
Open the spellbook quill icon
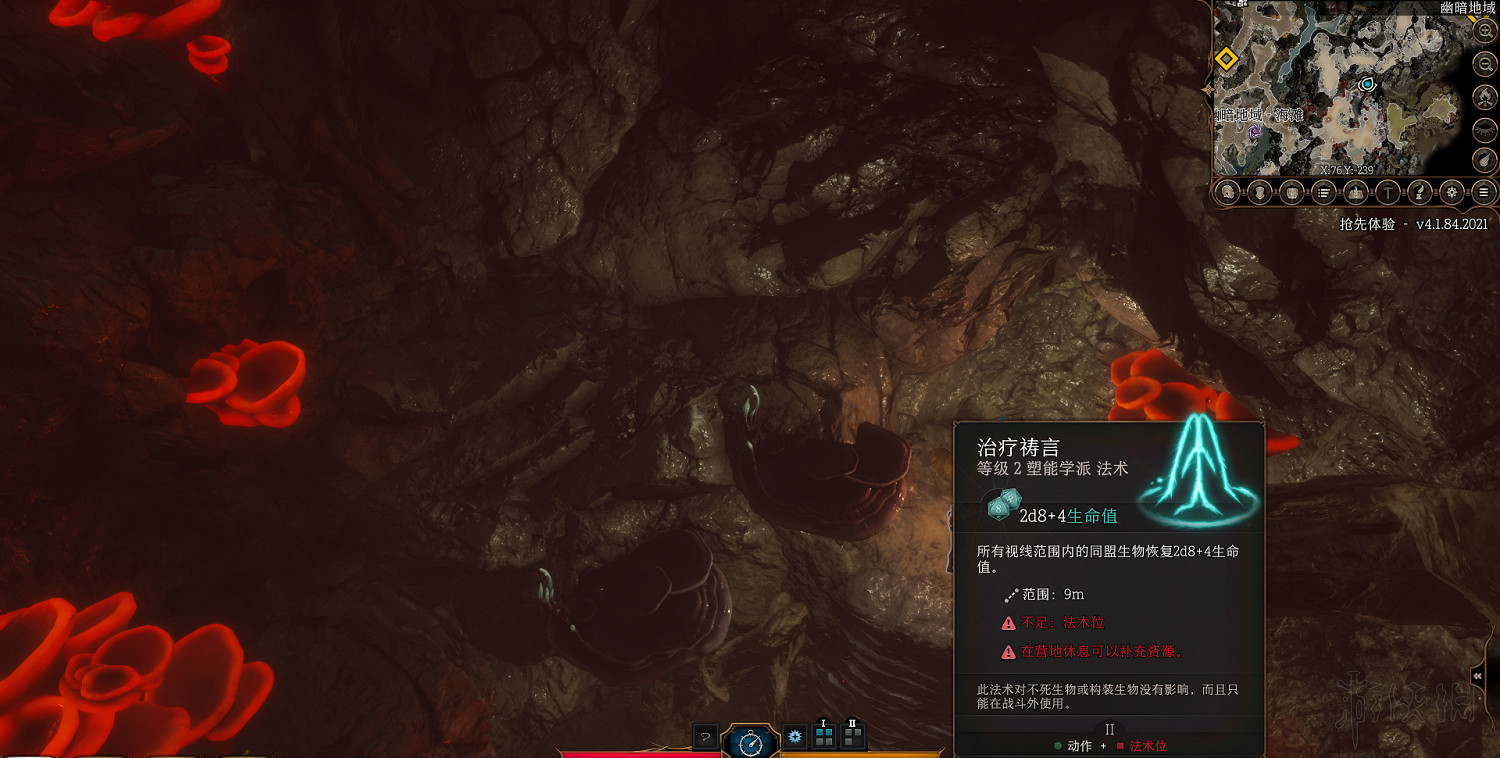[x=1419, y=192]
